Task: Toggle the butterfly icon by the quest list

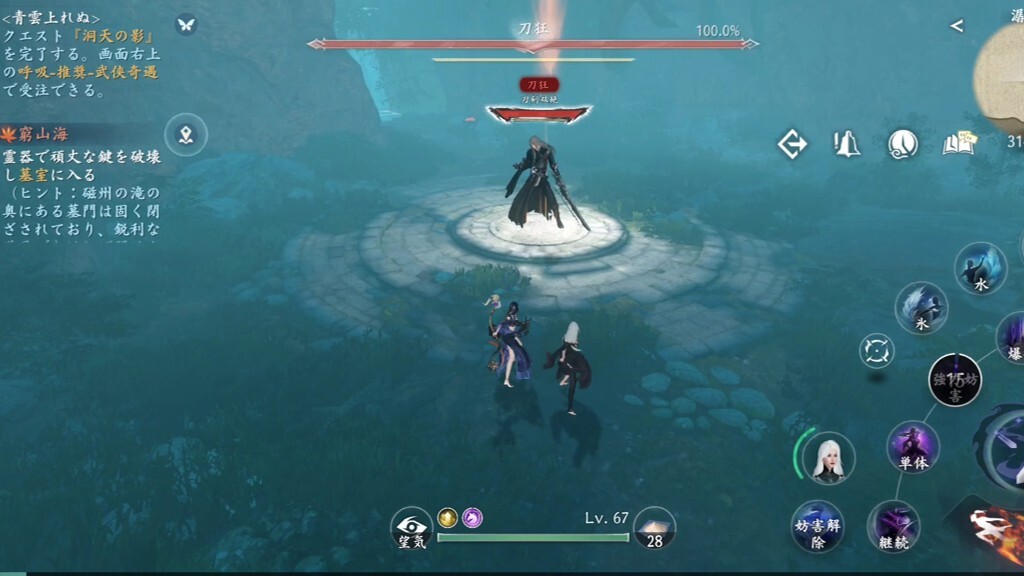Action: 185,24
